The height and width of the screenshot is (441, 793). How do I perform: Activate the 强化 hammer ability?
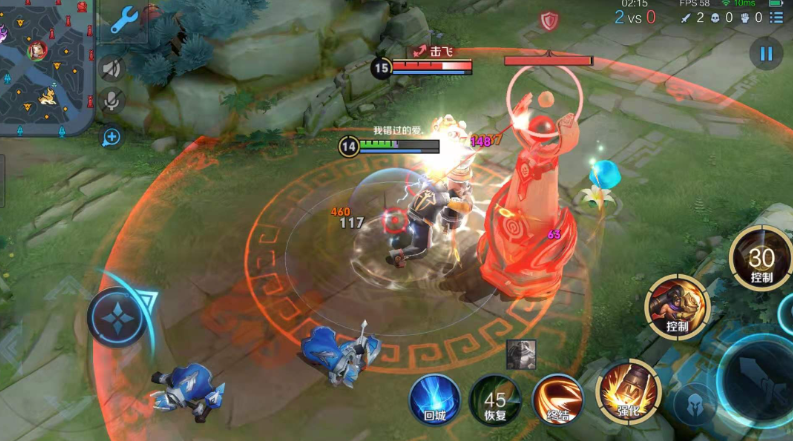tap(621, 390)
